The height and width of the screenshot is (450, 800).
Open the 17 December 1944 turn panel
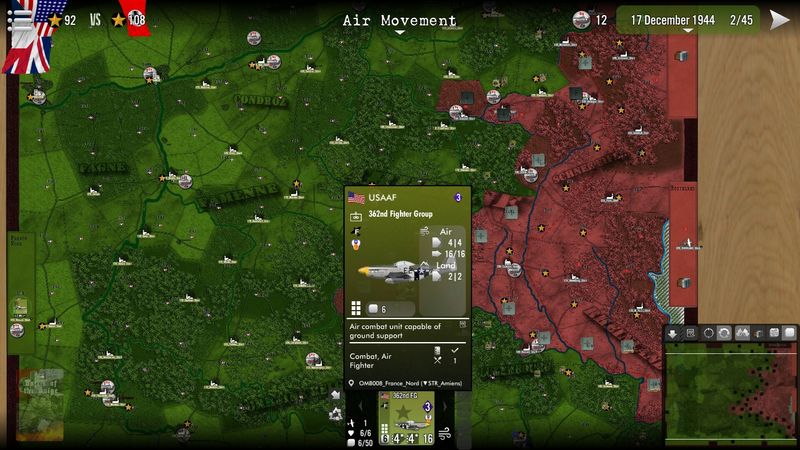[x=686, y=20]
